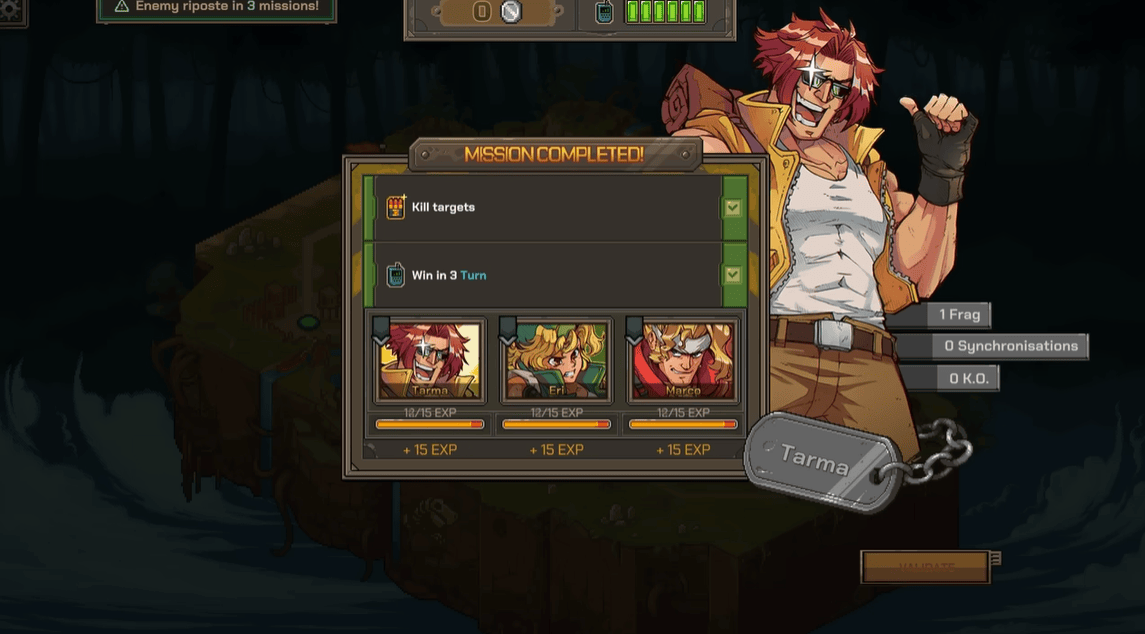Choose Eri's portrait in the results panel

click(x=557, y=360)
